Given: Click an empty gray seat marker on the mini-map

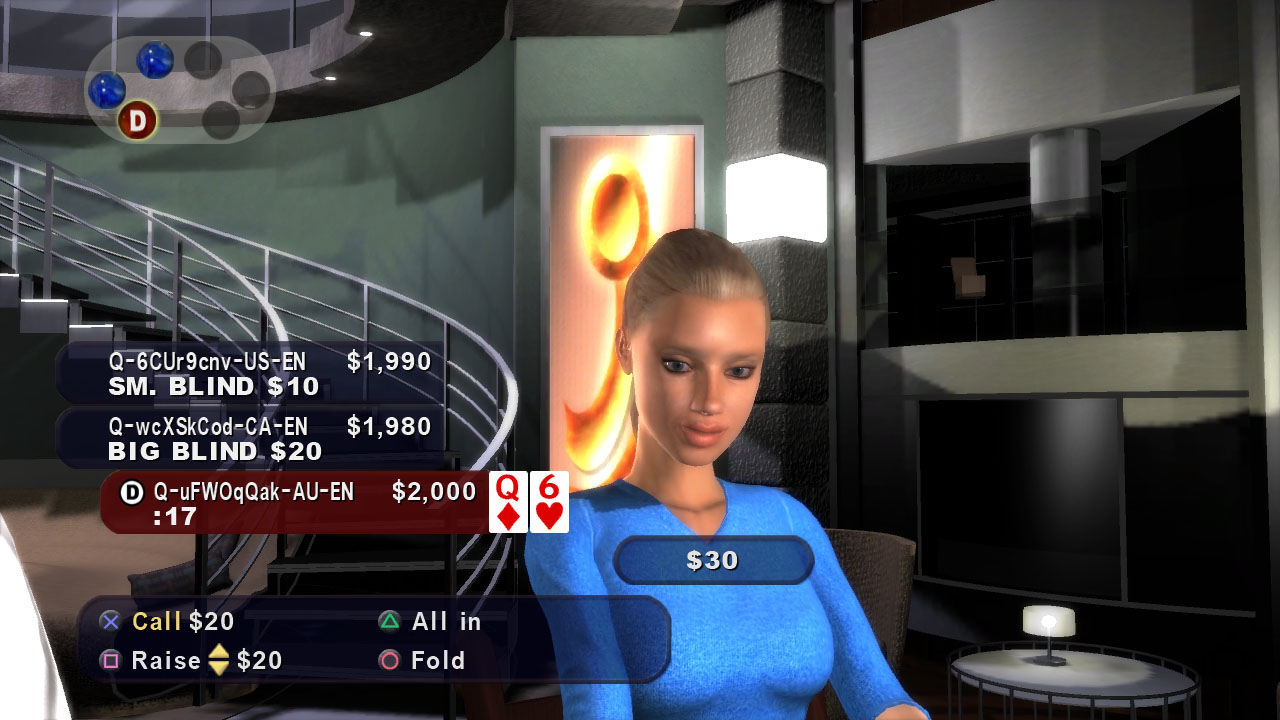Looking at the screenshot, I should (x=204, y=62).
